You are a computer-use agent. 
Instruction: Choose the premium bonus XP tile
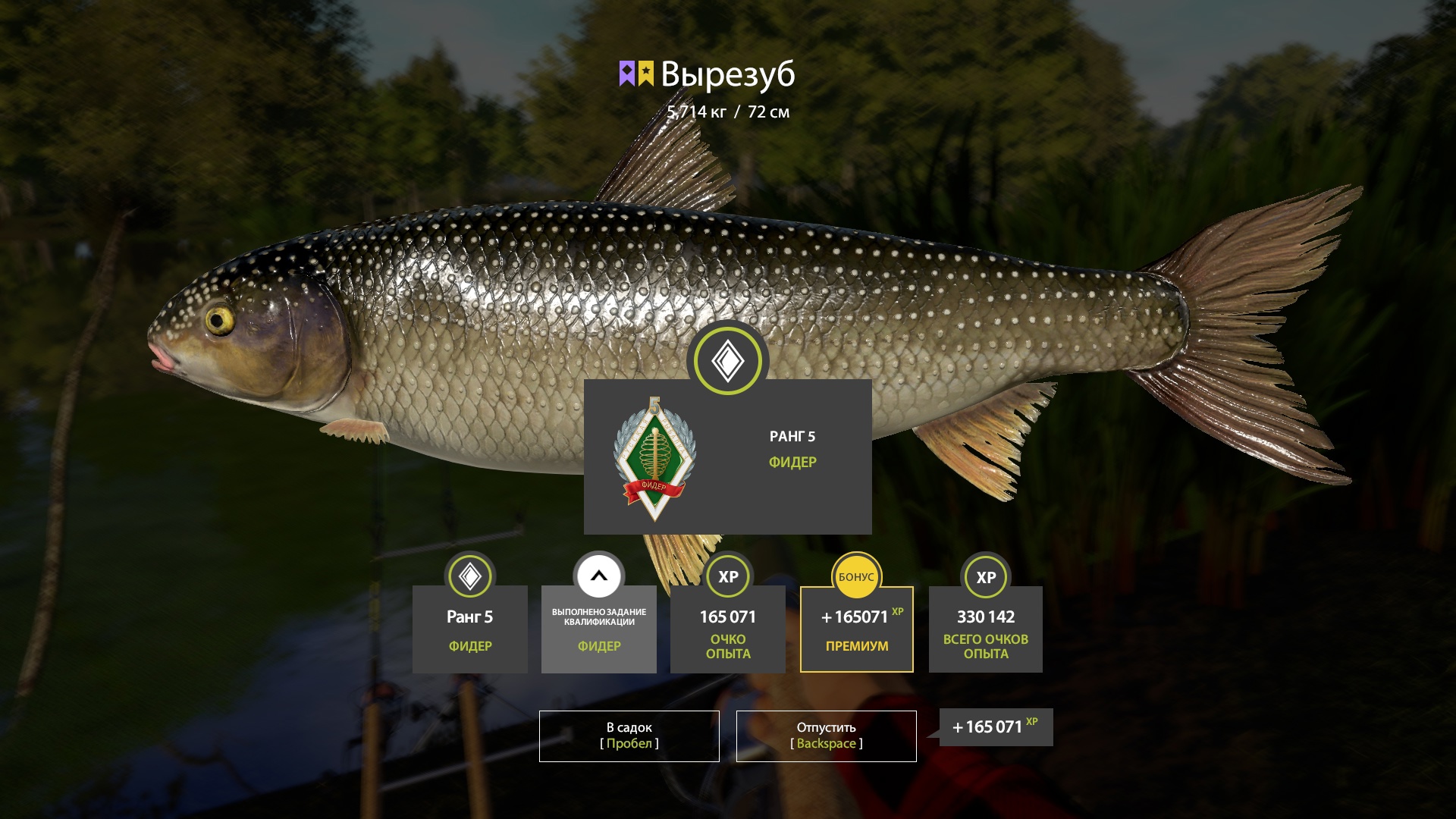(x=856, y=629)
